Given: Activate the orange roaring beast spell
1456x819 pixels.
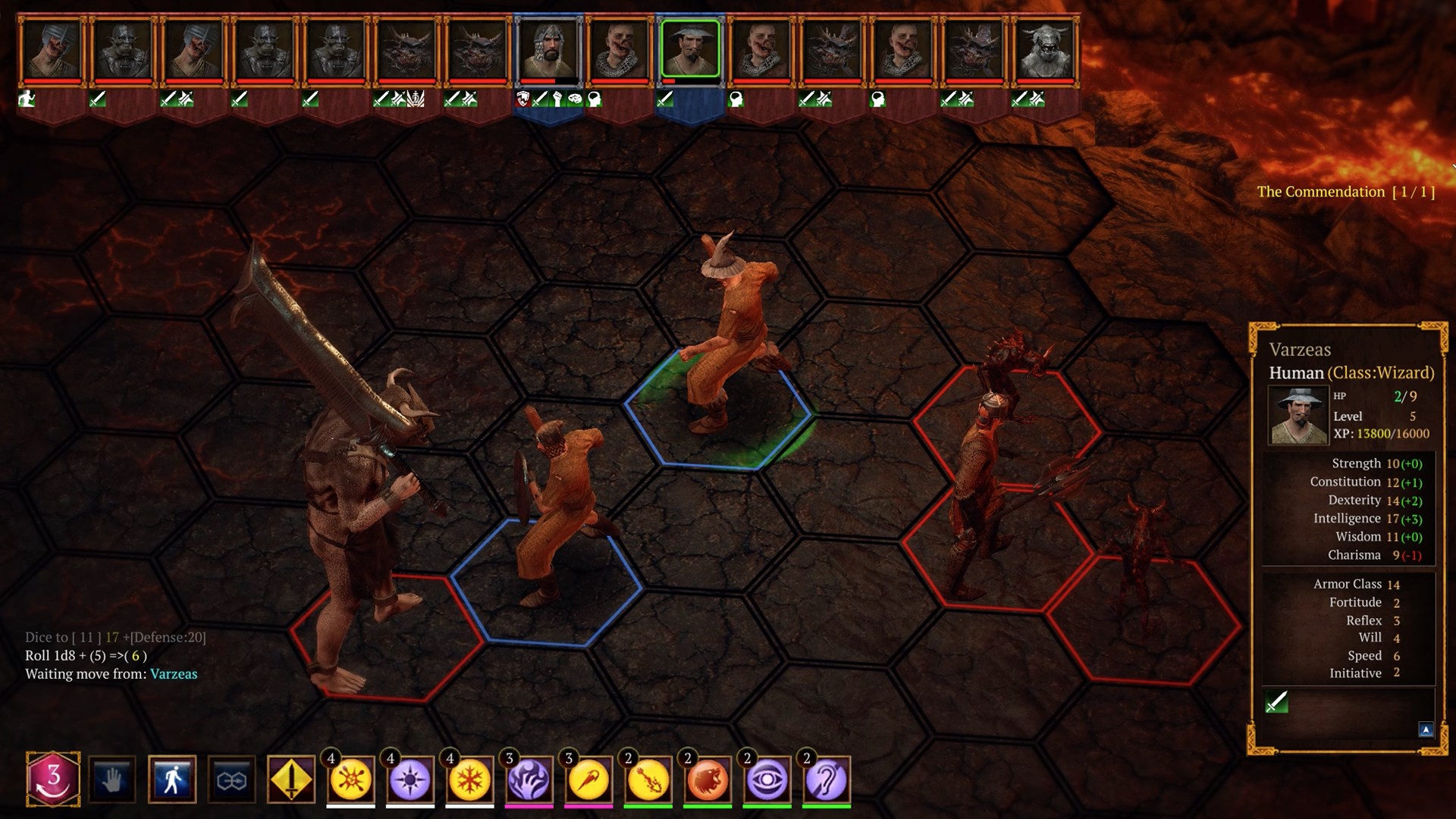Looking at the screenshot, I should [x=708, y=780].
